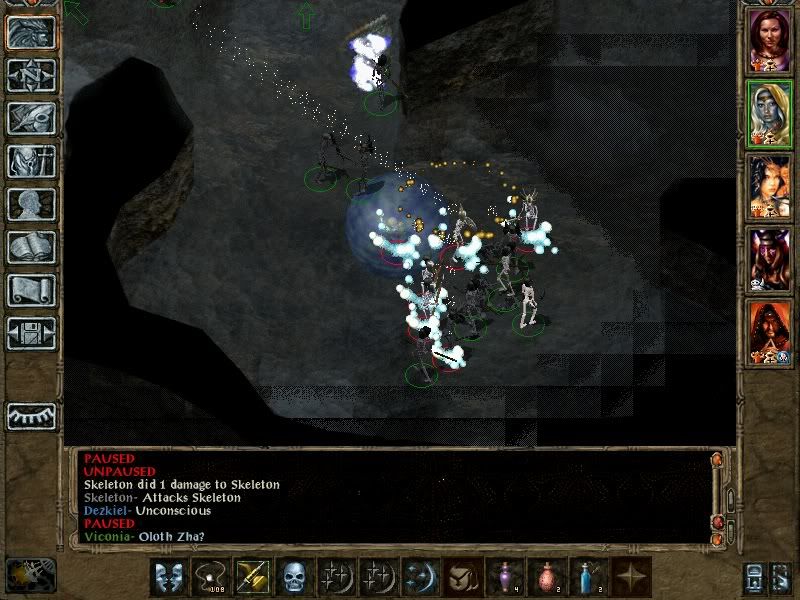Use the blue potion quick item

[x=589, y=577]
